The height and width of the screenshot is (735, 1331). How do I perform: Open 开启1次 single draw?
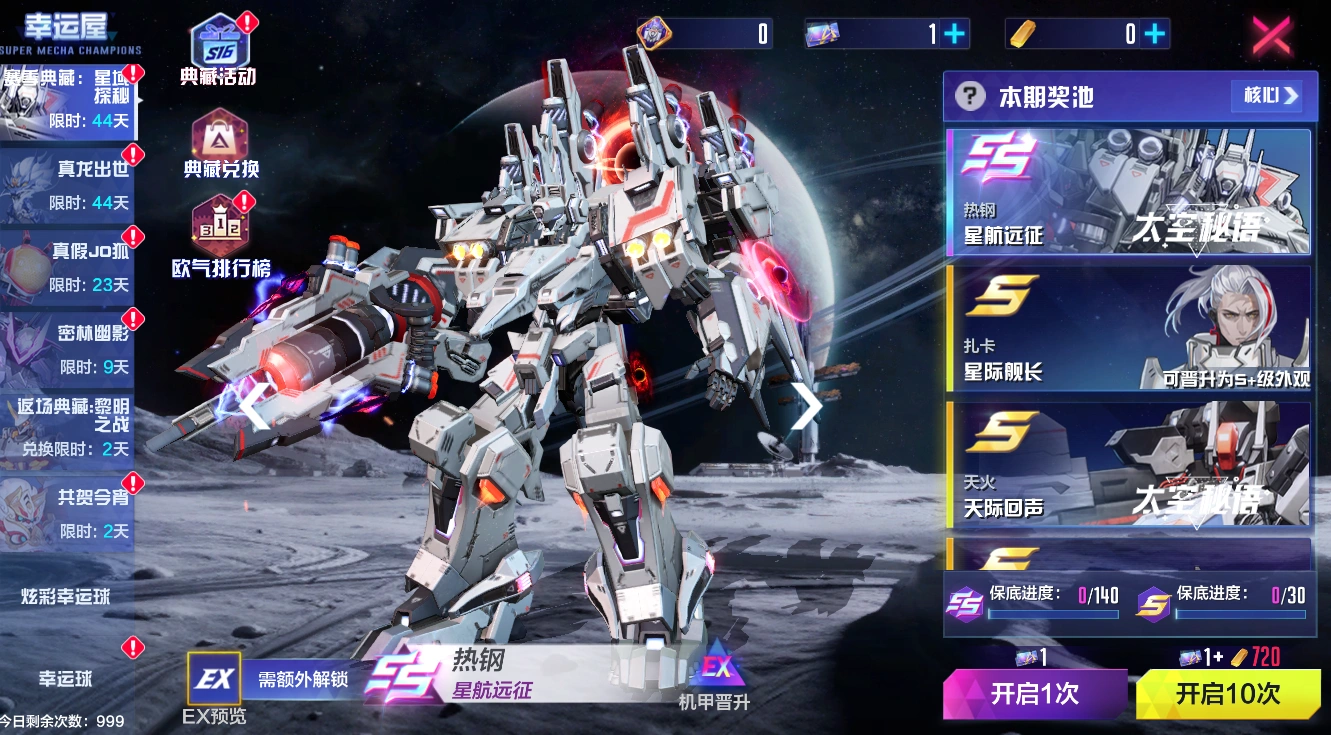point(1034,694)
